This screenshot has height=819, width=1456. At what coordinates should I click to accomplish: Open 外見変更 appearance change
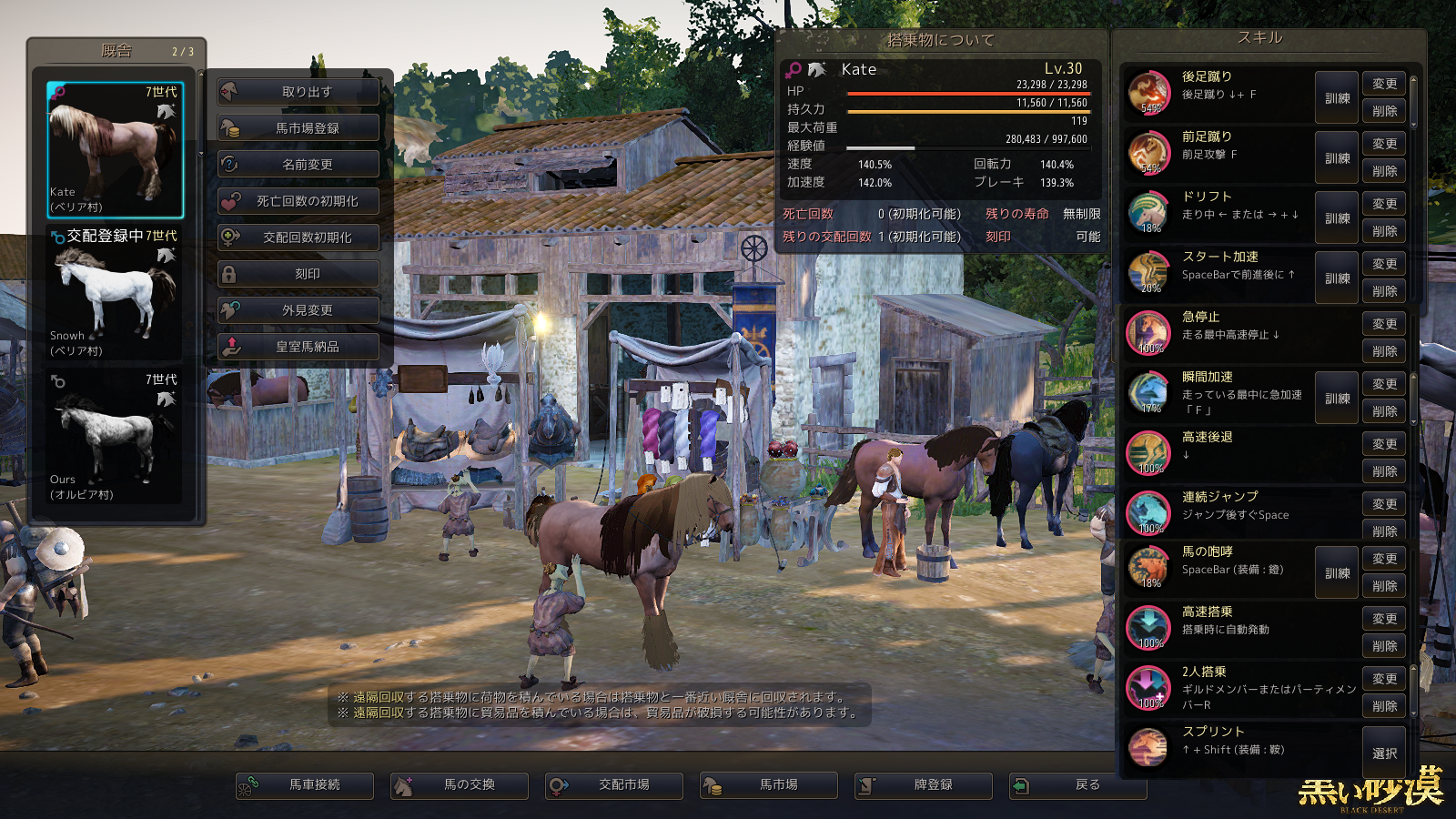point(298,310)
